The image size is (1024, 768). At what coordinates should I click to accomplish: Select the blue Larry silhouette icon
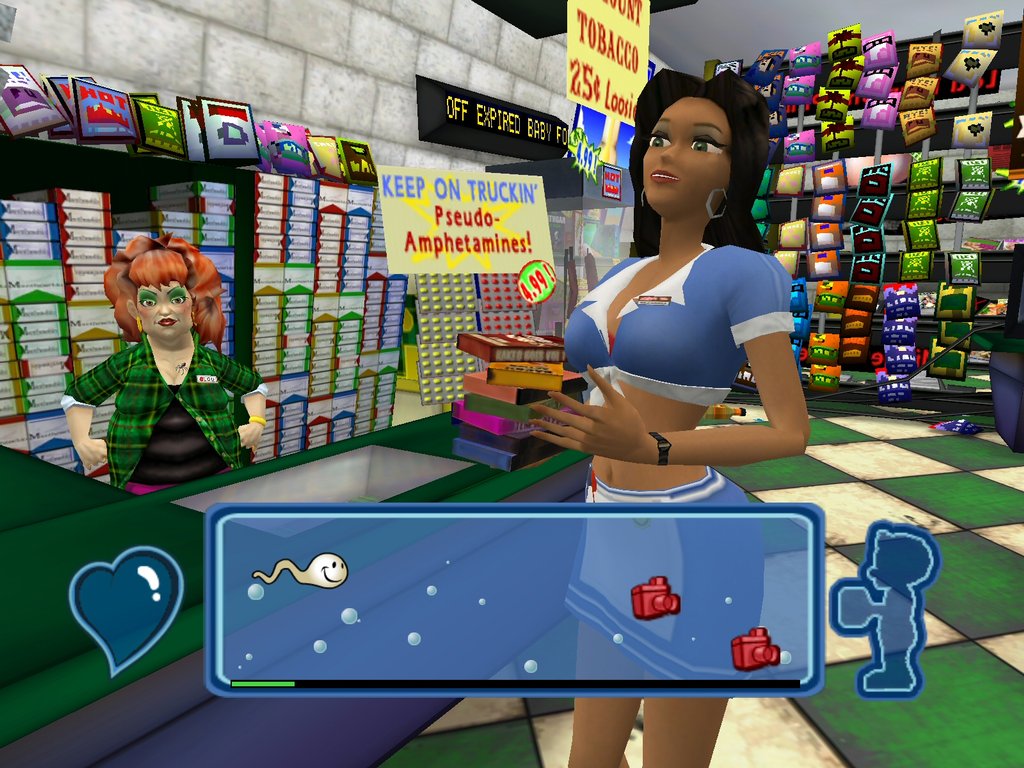(x=887, y=608)
